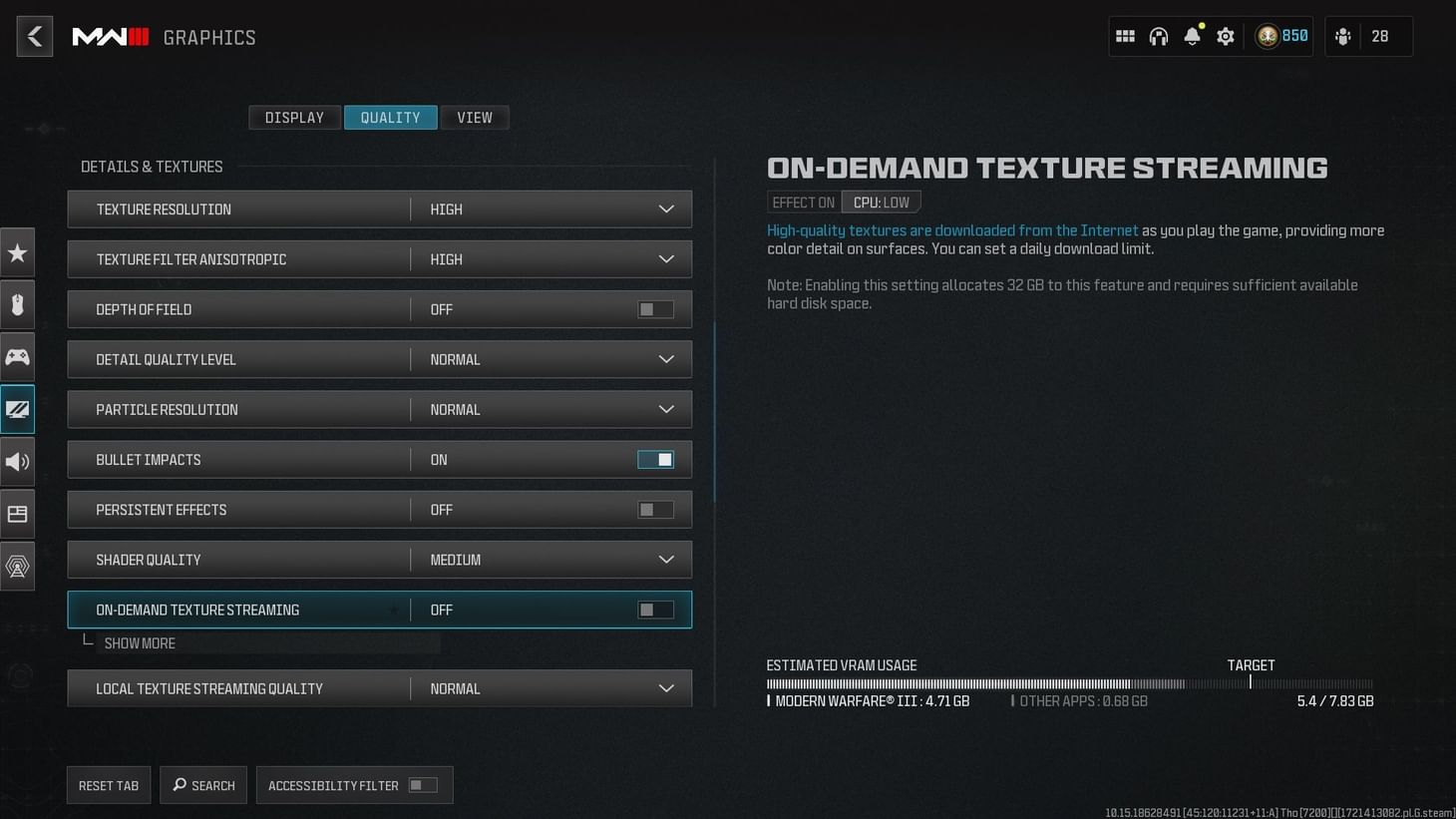Enable Depth of Field
This screenshot has height=819, width=1456.
pyautogui.click(x=655, y=309)
